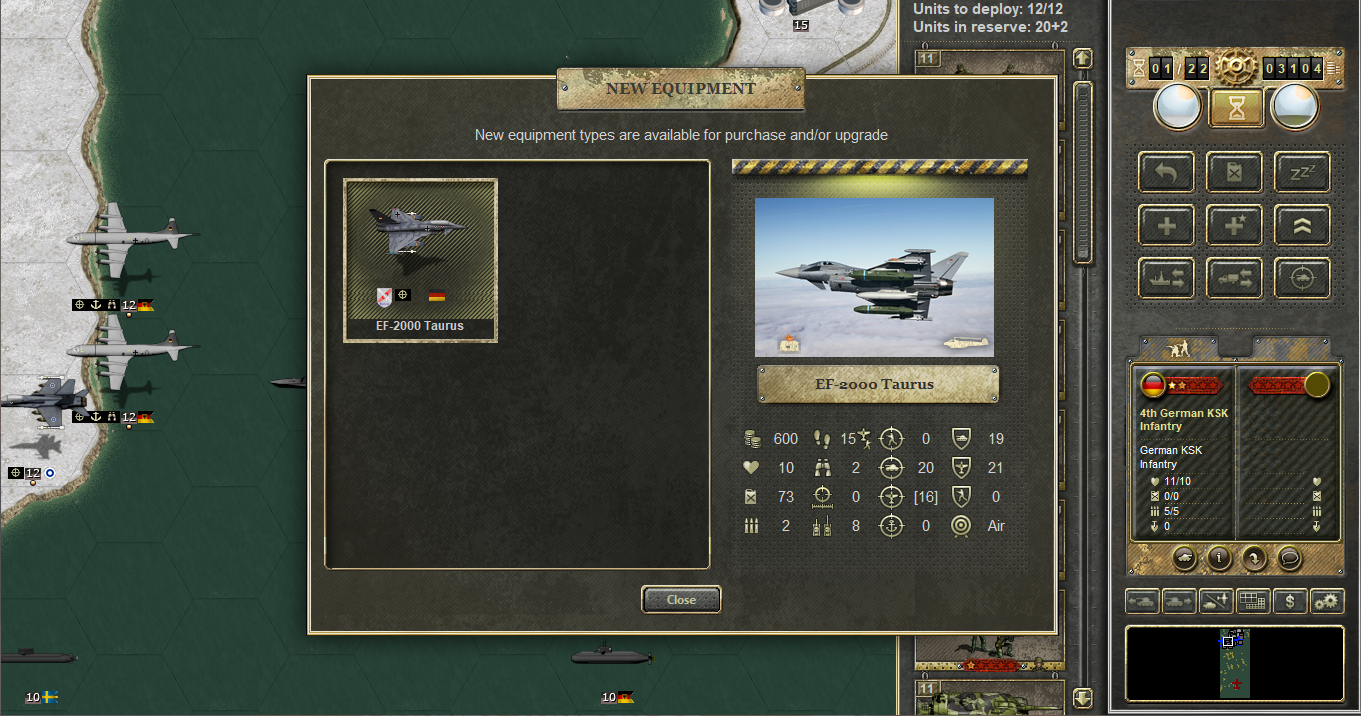Select the EF-2000 Taurus equipment card
The image size is (1361, 716).
pos(420,260)
